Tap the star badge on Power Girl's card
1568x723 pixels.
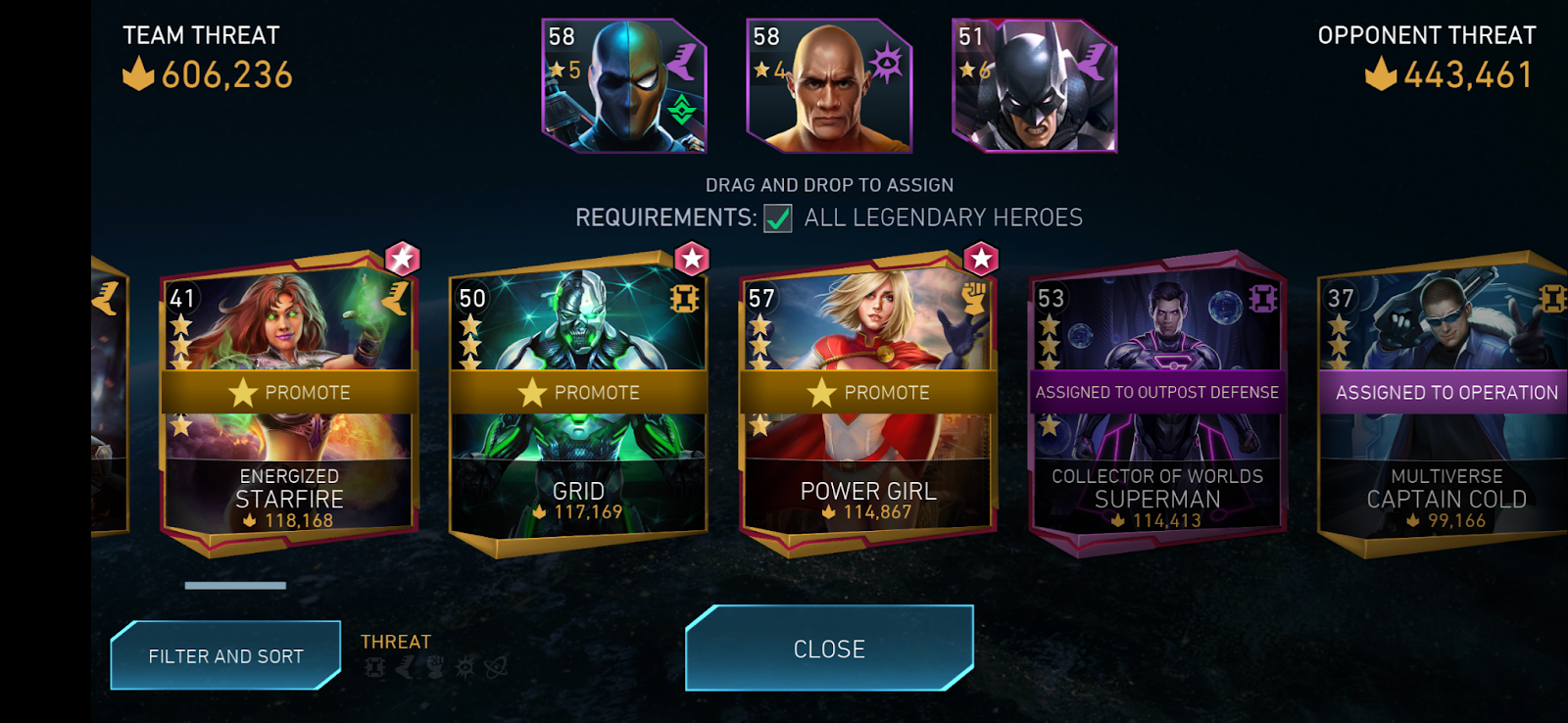[981, 259]
